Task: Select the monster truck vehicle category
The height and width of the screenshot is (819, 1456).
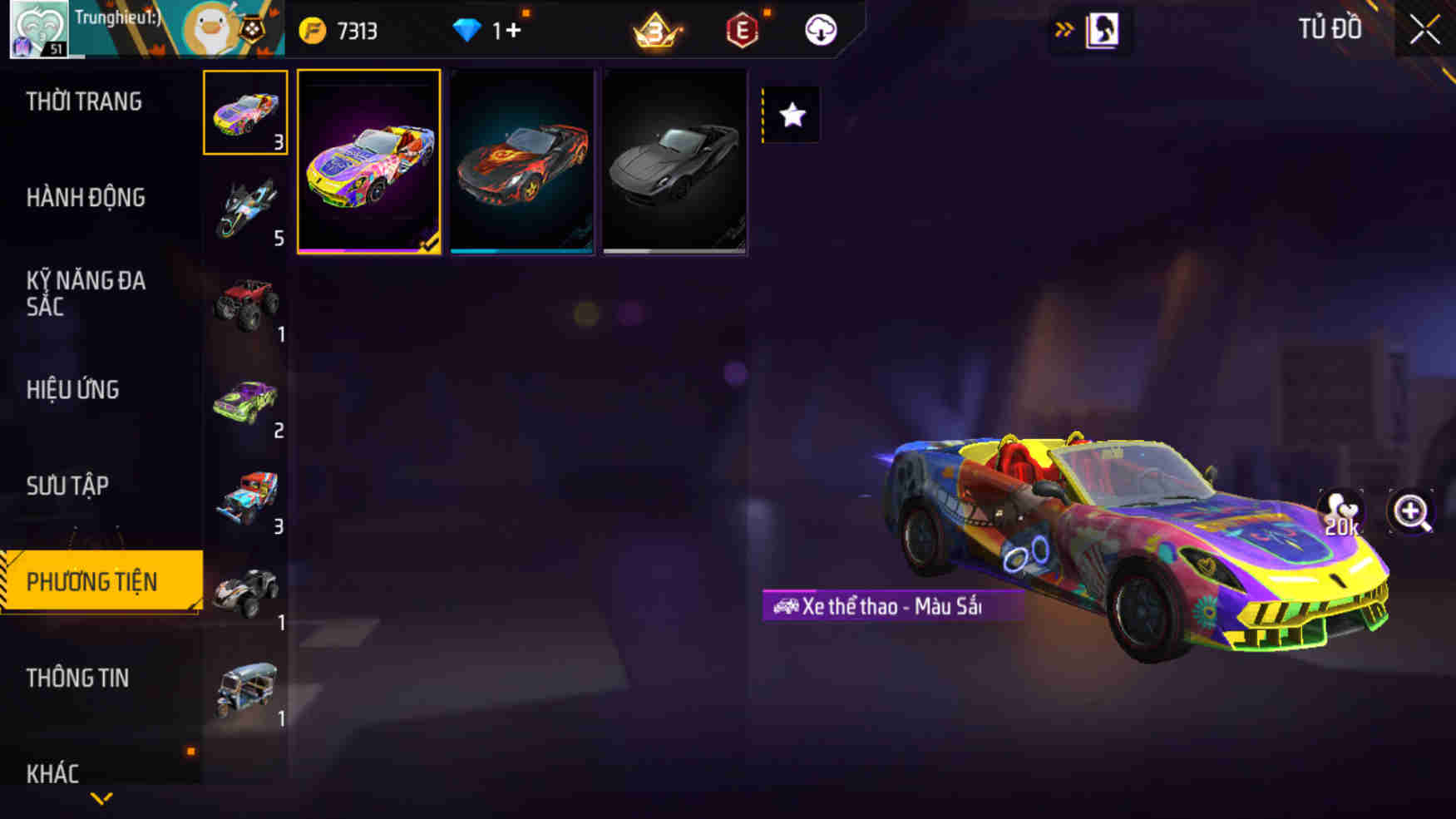Action: tap(245, 303)
